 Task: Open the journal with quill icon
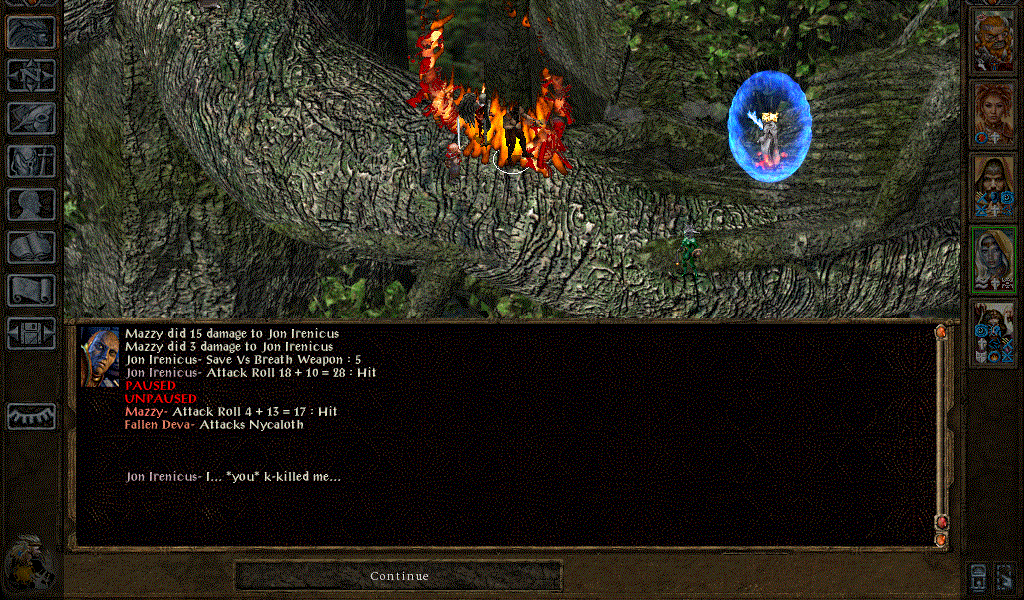click(31, 118)
